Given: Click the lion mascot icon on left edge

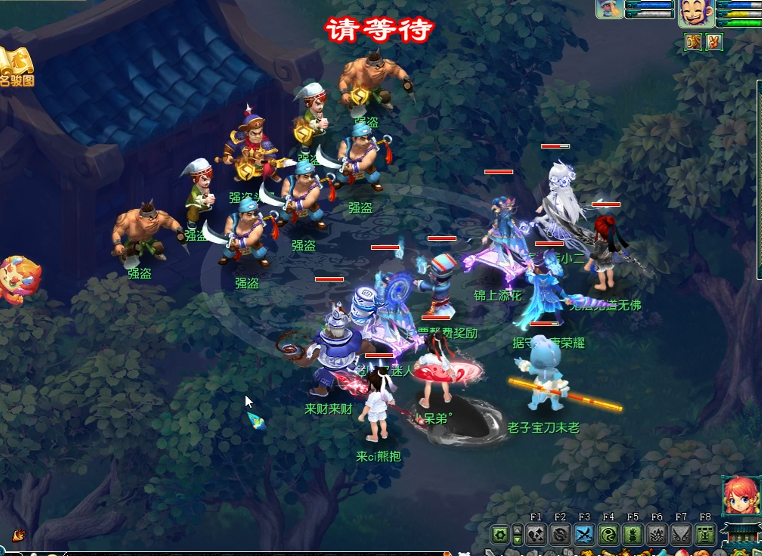Looking at the screenshot, I should pos(17,278).
